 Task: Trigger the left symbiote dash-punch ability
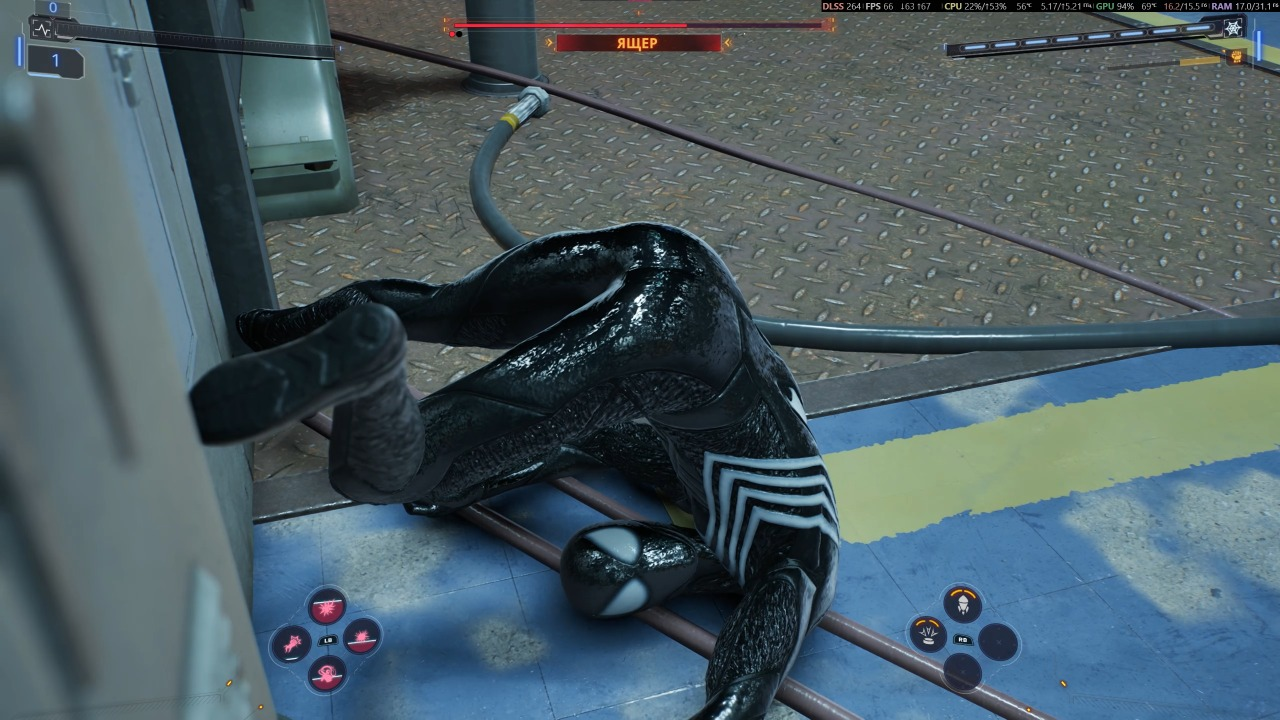(x=291, y=642)
